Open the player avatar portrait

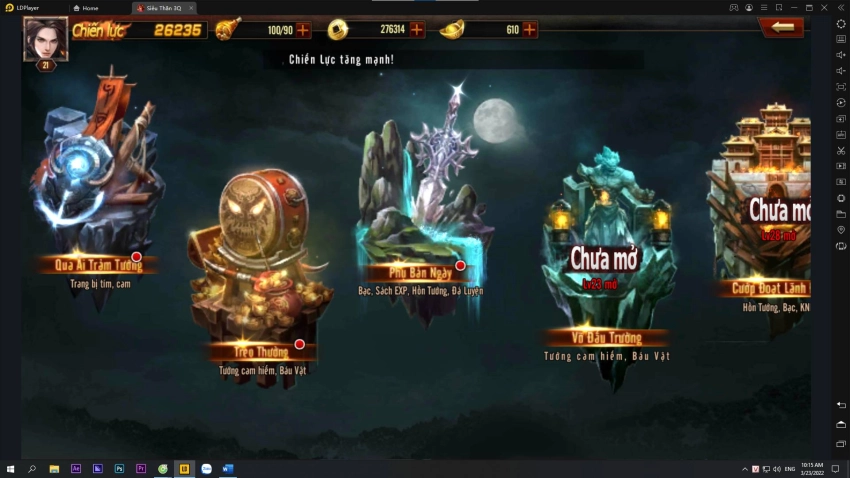coord(45,40)
